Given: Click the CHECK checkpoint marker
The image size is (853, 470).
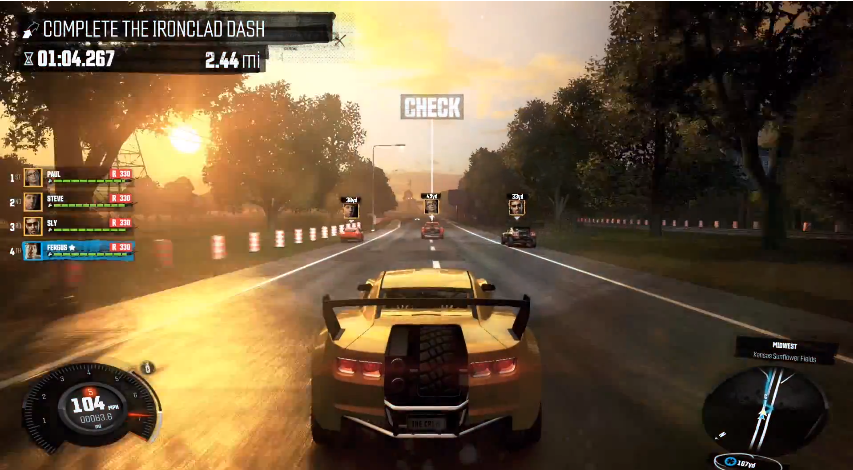Looking at the screenshot, I should click(x=432, y=107).
